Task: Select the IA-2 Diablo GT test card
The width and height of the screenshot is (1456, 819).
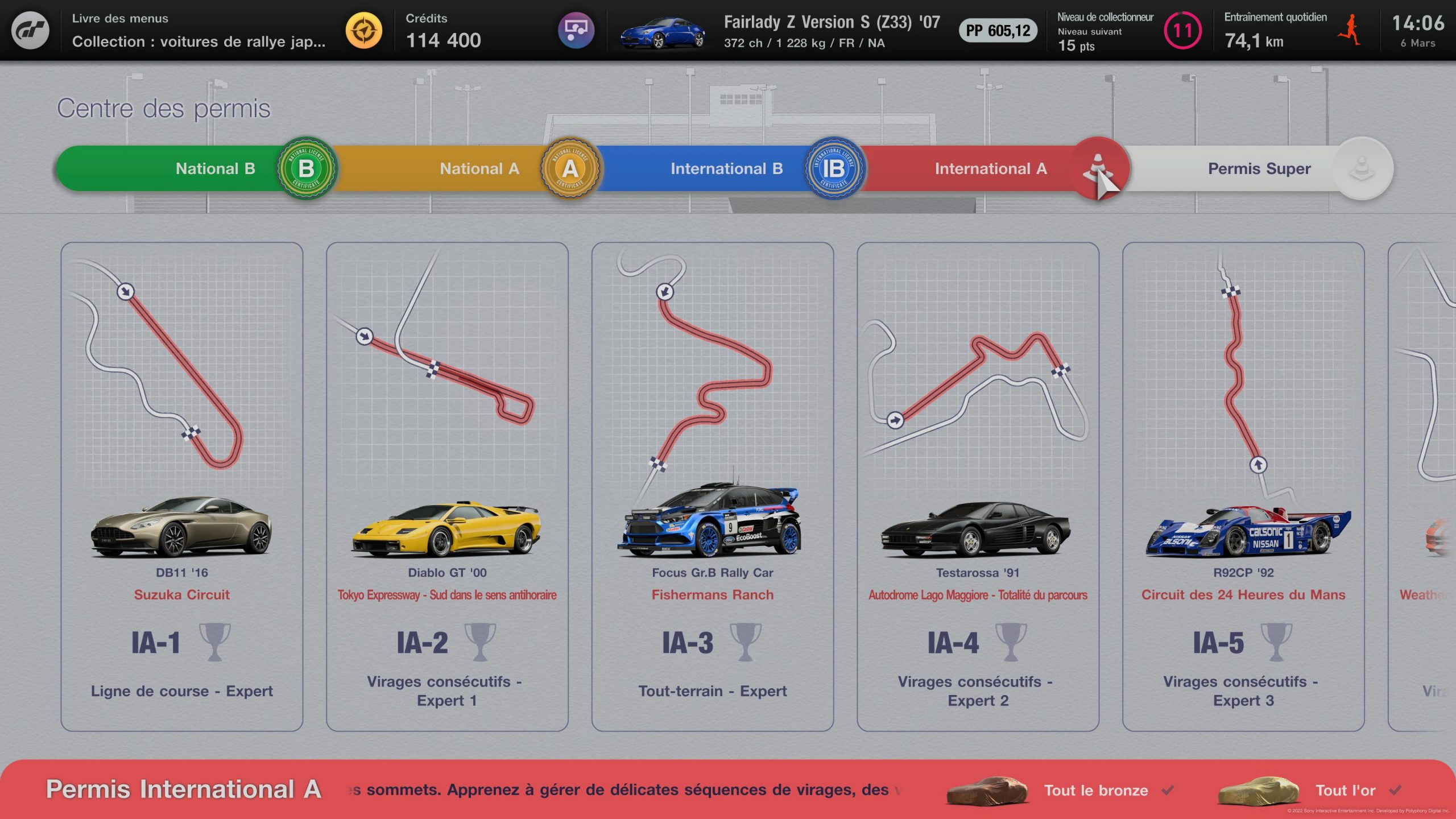Action: [447, 486]
